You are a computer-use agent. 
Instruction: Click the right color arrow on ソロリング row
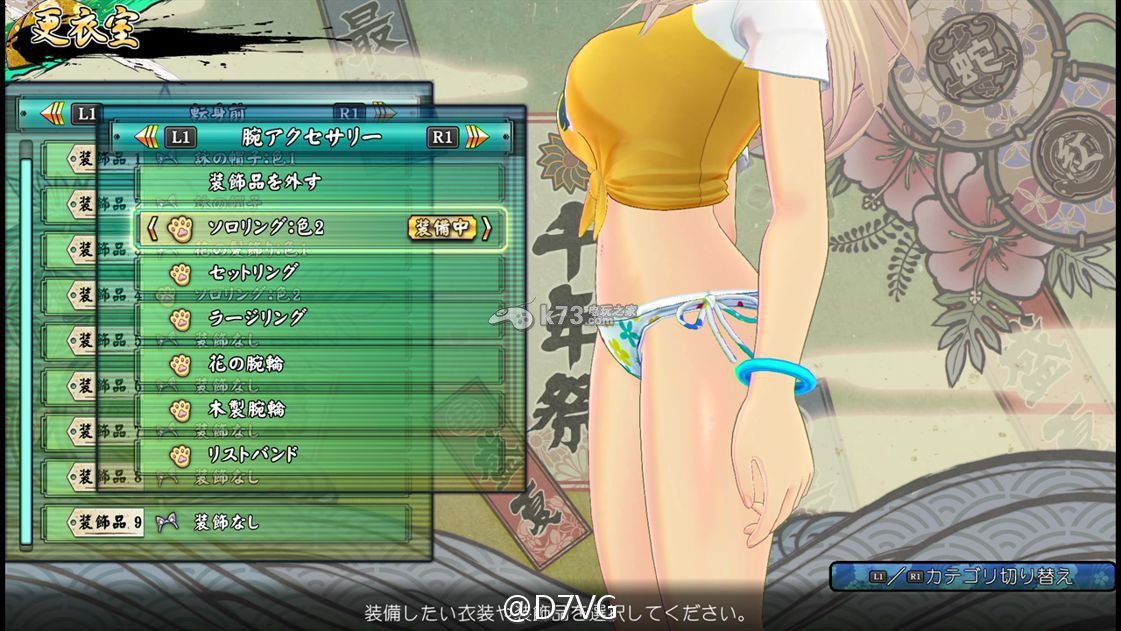coord(487,228)
